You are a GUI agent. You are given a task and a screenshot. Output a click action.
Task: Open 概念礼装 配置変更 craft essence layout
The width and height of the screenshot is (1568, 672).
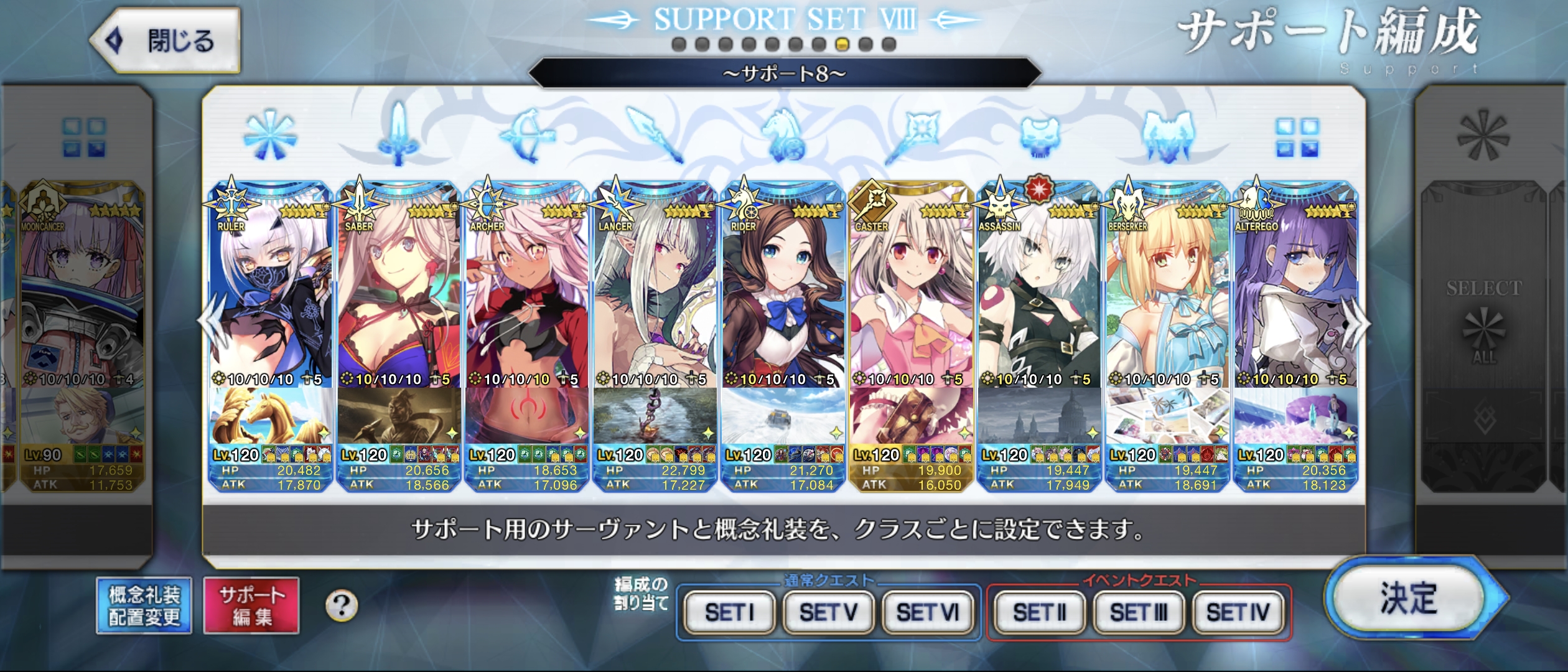click(x=144, y=605)
